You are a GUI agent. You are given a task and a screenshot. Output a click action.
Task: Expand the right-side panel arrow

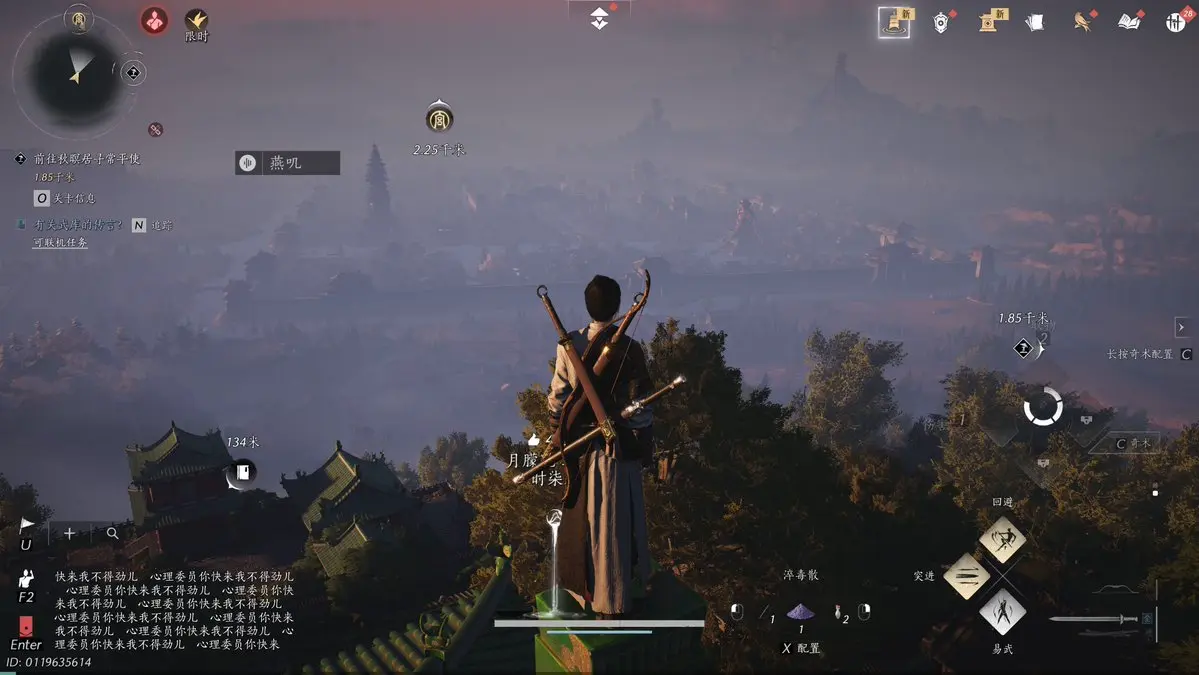click(1181, 327)
